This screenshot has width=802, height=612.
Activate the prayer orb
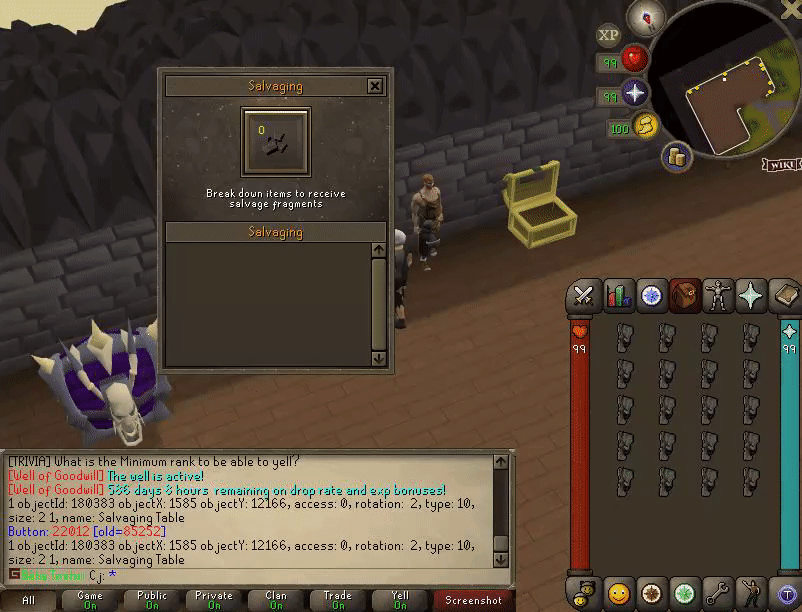[x=636, y=95]
